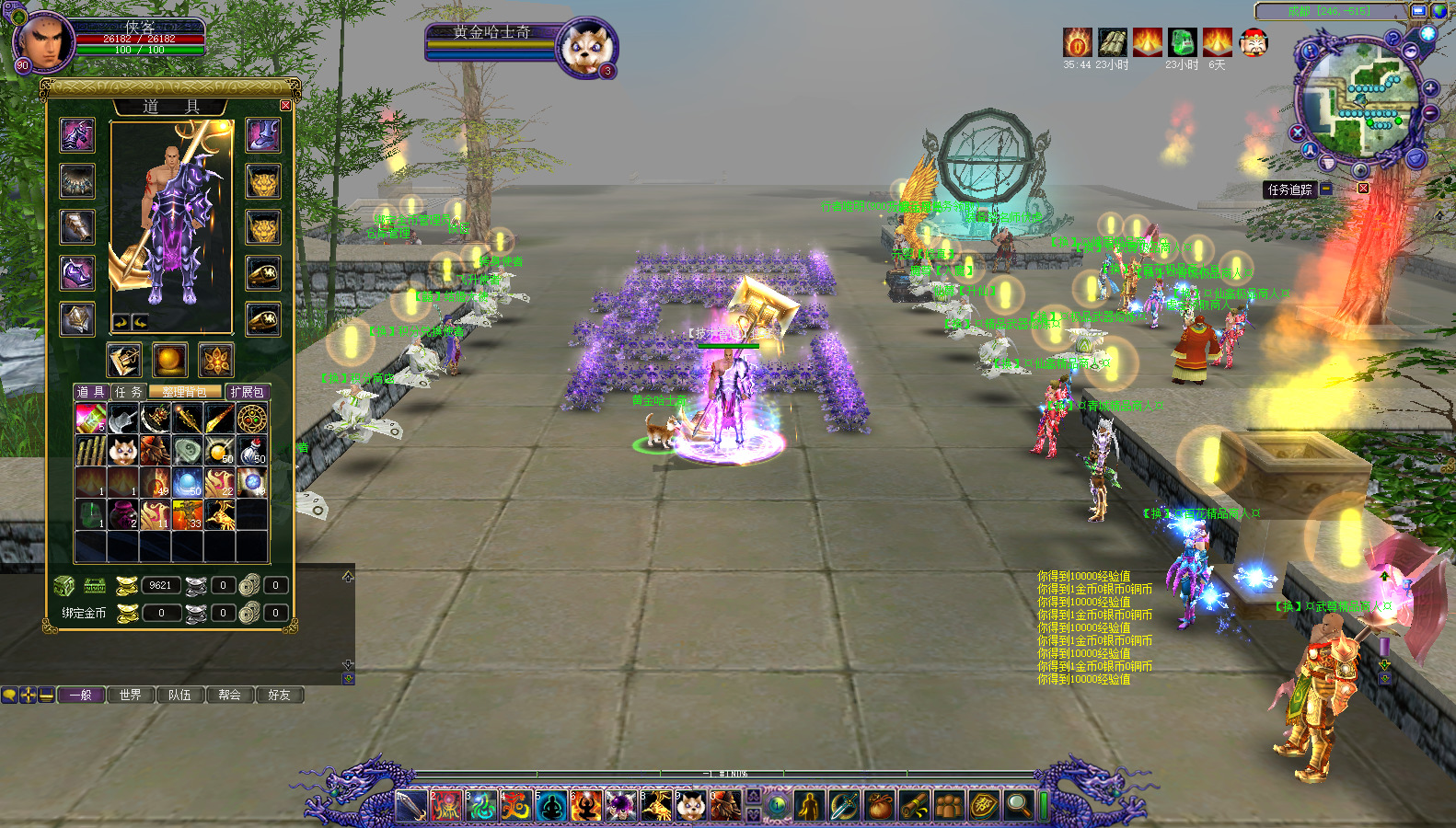
Task: Select the husky pet item in the bag
Action: point(123,451)
